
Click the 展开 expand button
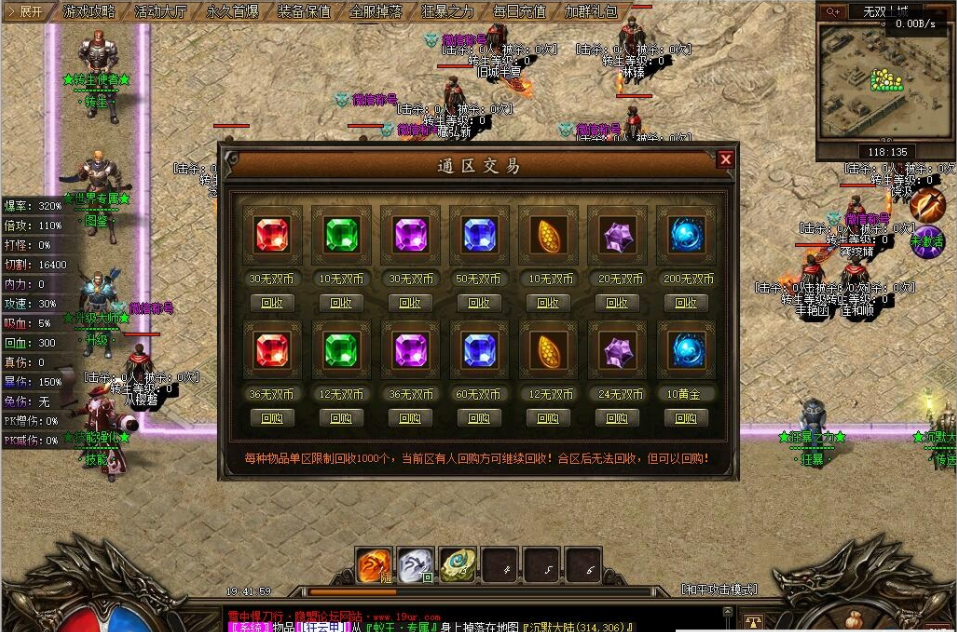coord(25,12)
